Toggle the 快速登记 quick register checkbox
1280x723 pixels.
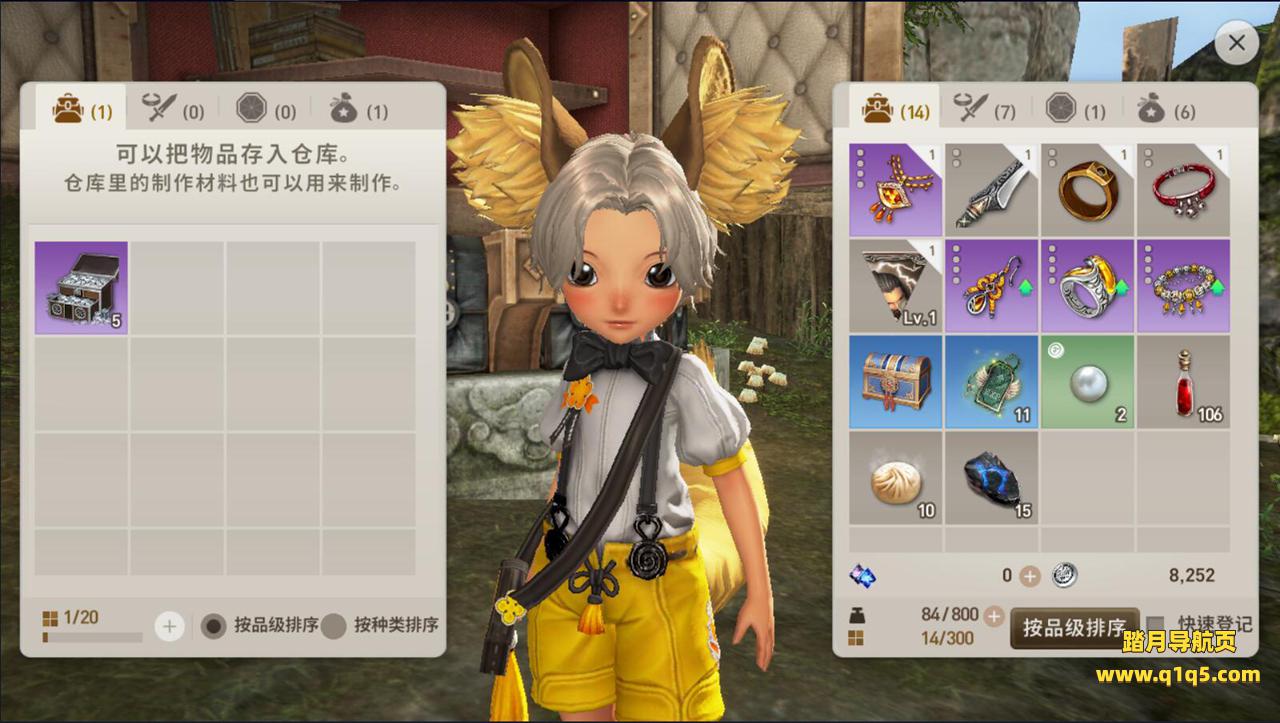(1156, 624)
